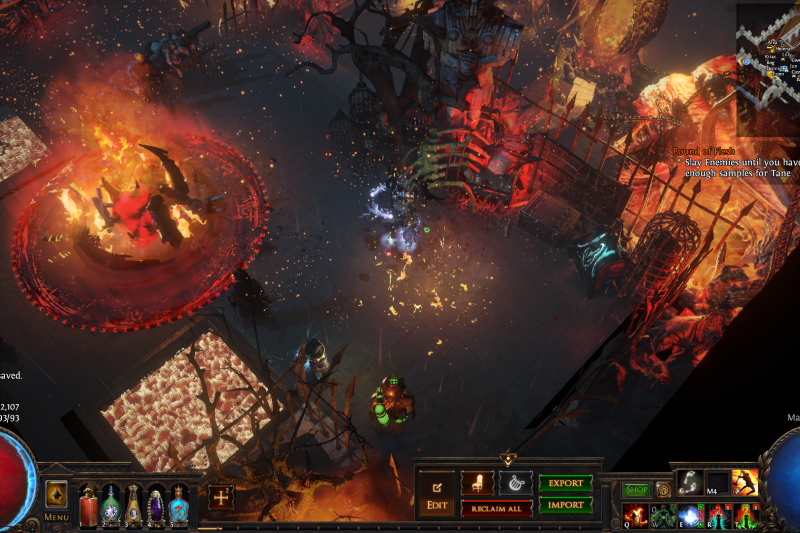Collapse the hideout panel with the arrow
Viewport: 800px width, 533px height.
508,460
